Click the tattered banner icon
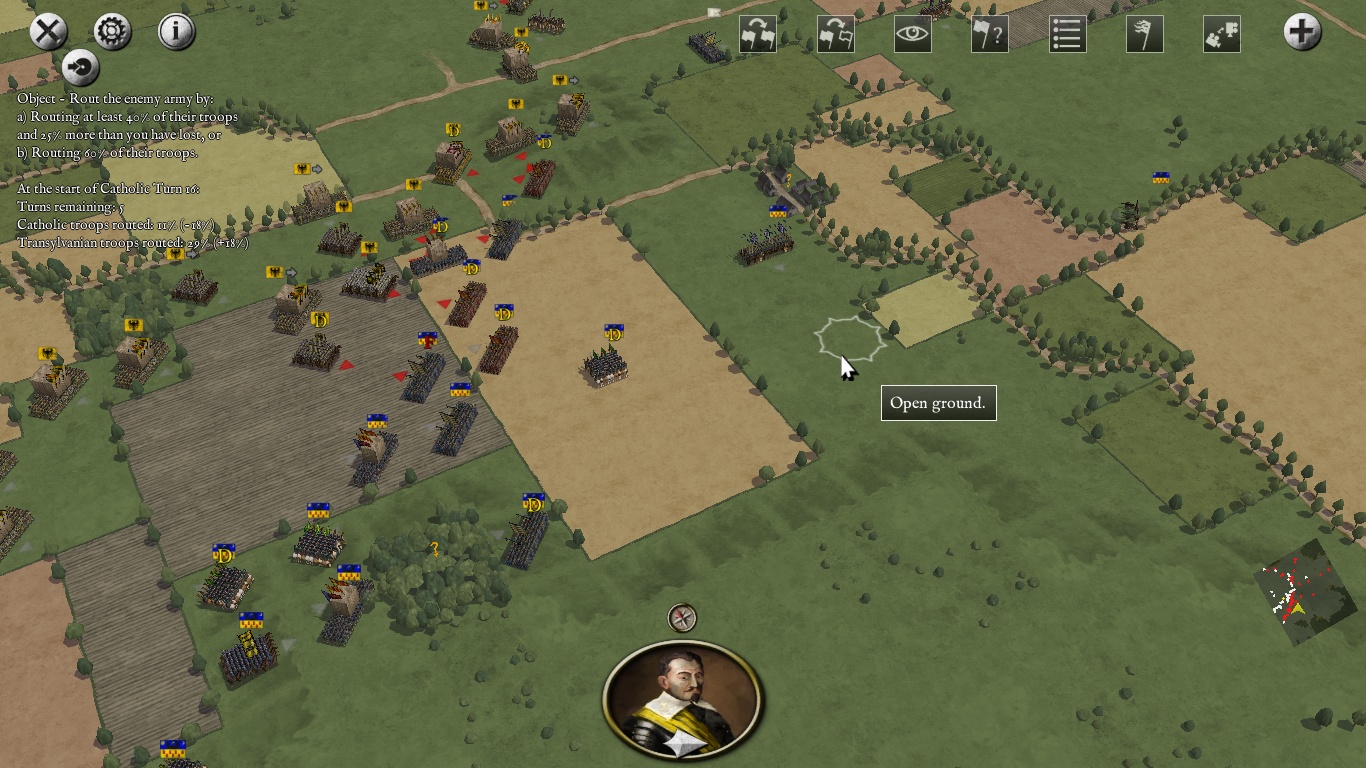The height and width of the screenshot is (768, 1366). pyautogui.click(x=1144, y=34)
